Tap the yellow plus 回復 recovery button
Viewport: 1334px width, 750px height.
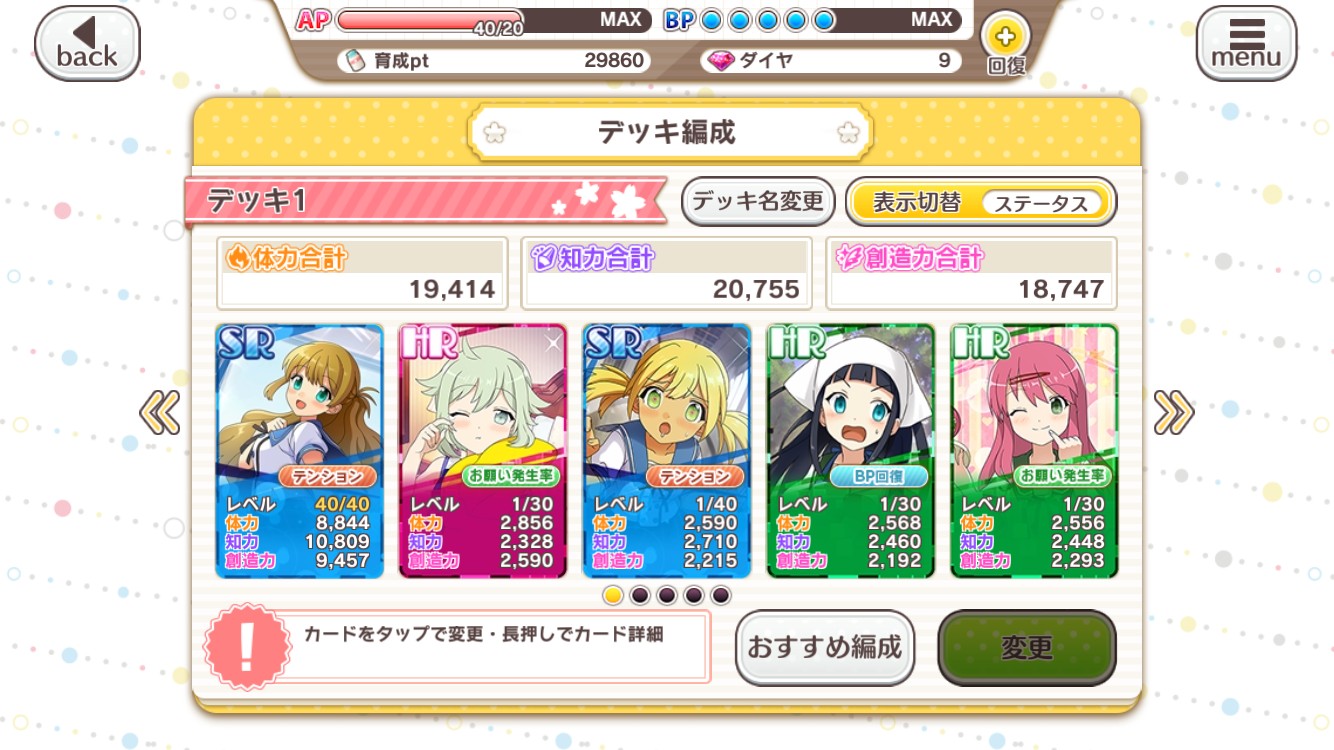1005,44
